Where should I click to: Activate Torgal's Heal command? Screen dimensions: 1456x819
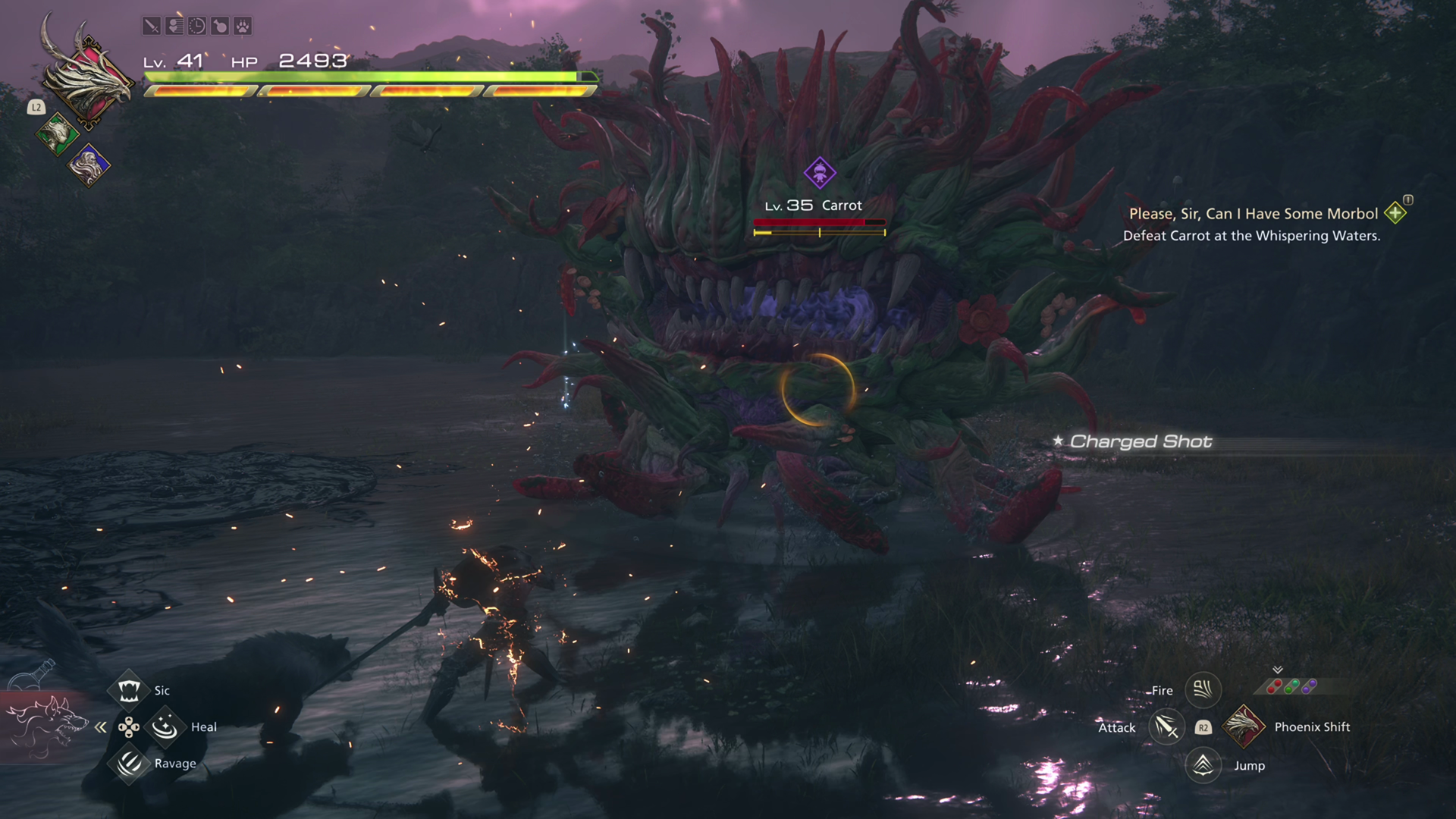coord(165,727)
